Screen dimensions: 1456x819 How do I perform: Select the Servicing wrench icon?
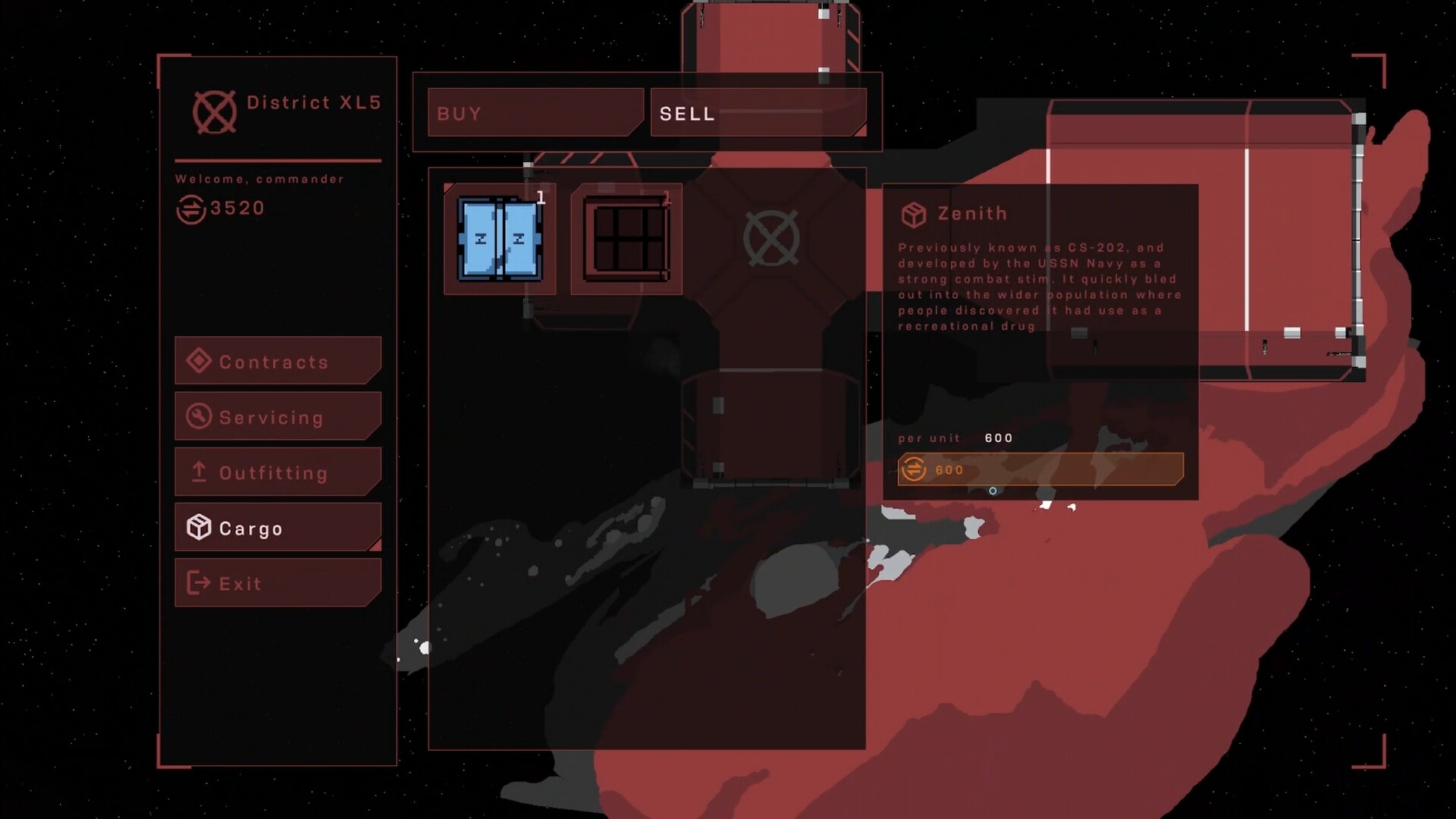pos(199,416)
